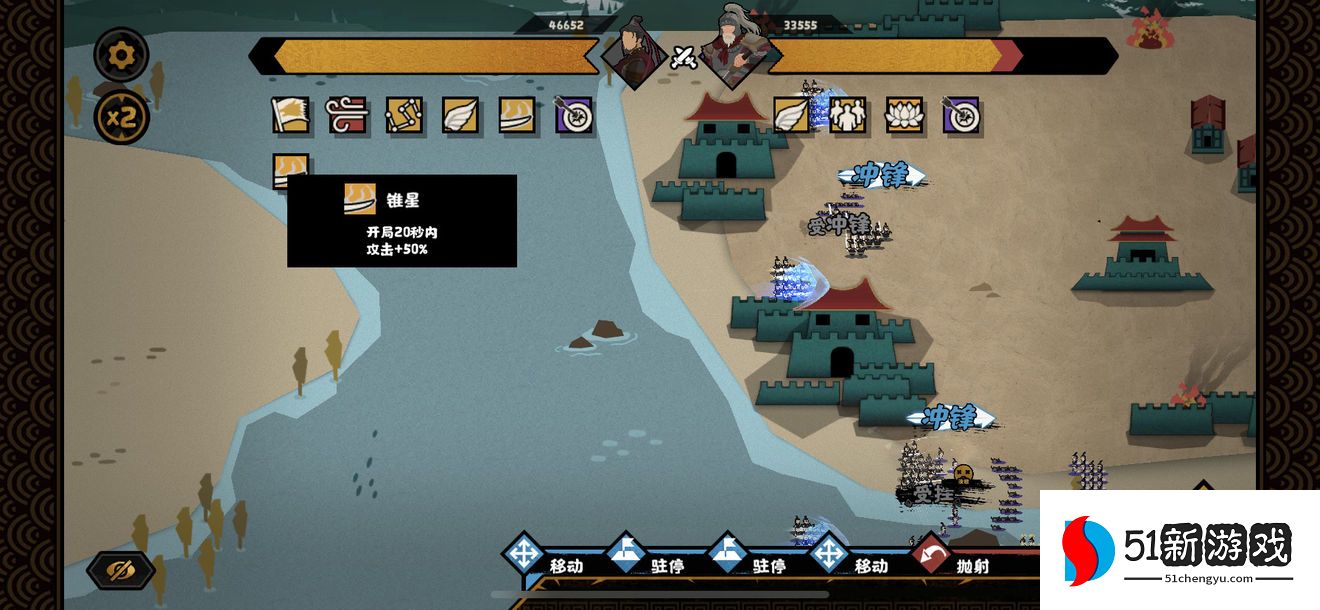Open the gear settings menu
This screenshot has height=610, width=1320.
pyautogui.click(x=121, y=55)
